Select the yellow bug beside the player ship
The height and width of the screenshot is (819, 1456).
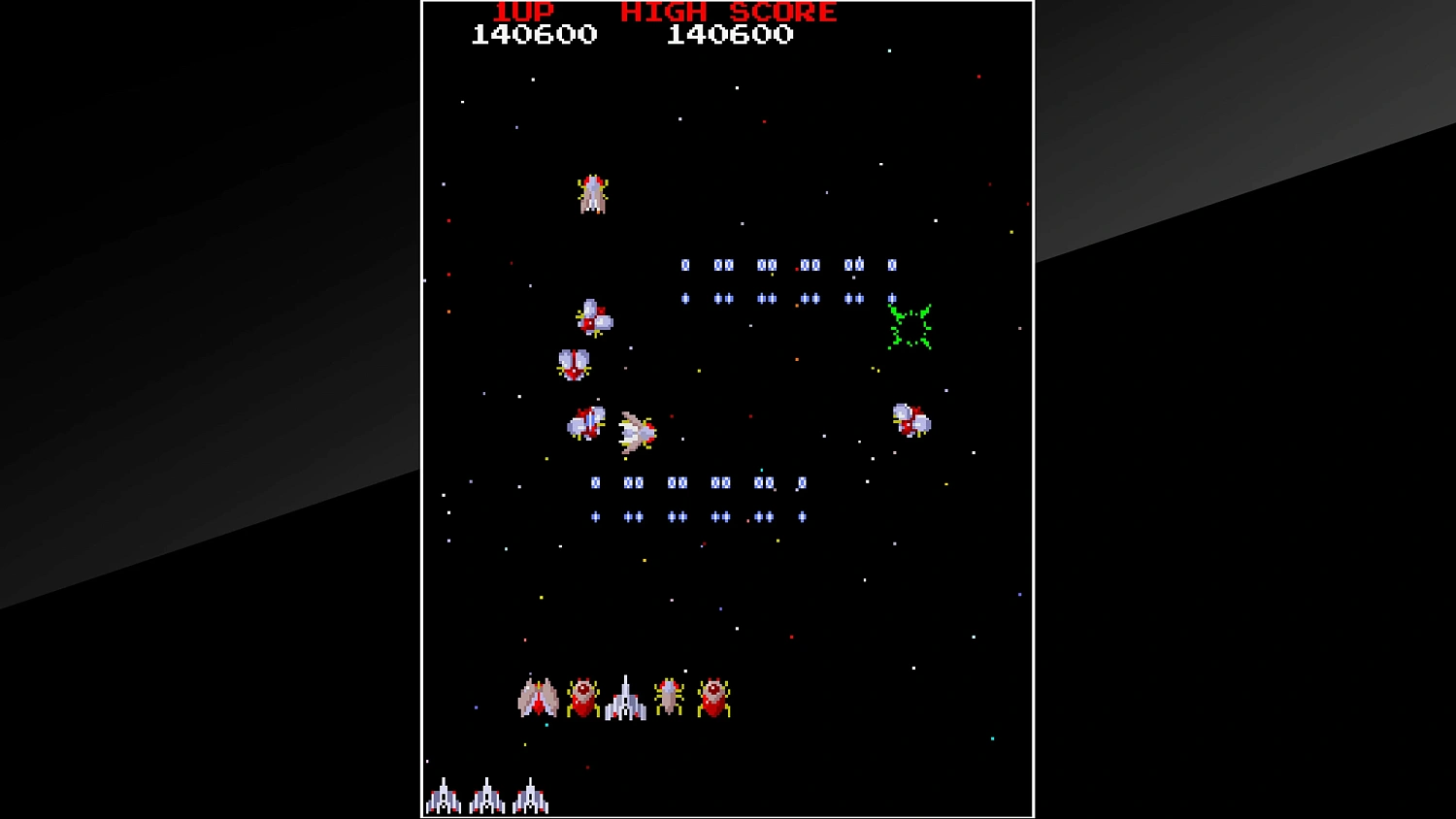[668, 695]
